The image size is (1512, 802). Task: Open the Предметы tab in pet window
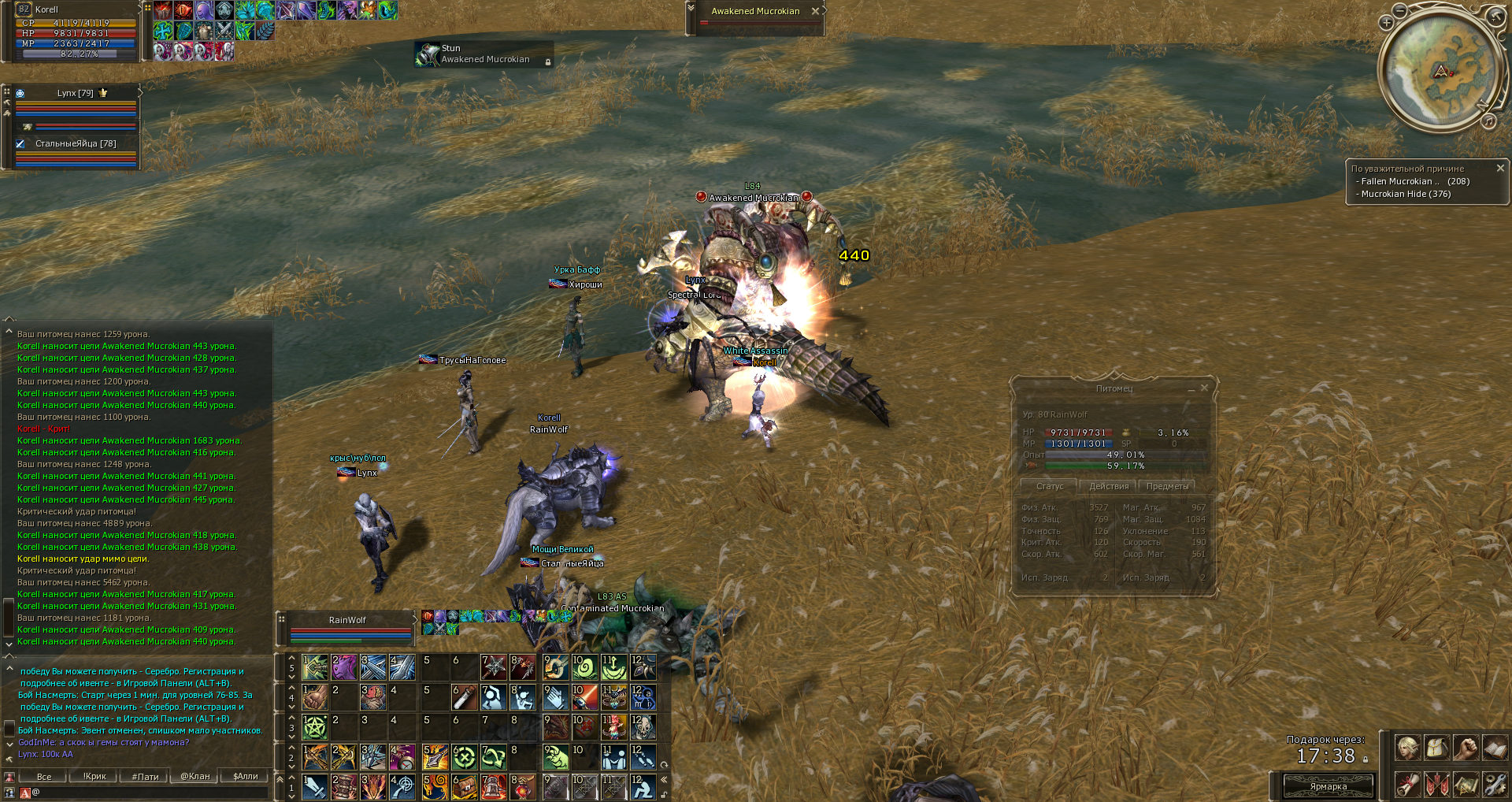coord(1167,486)
